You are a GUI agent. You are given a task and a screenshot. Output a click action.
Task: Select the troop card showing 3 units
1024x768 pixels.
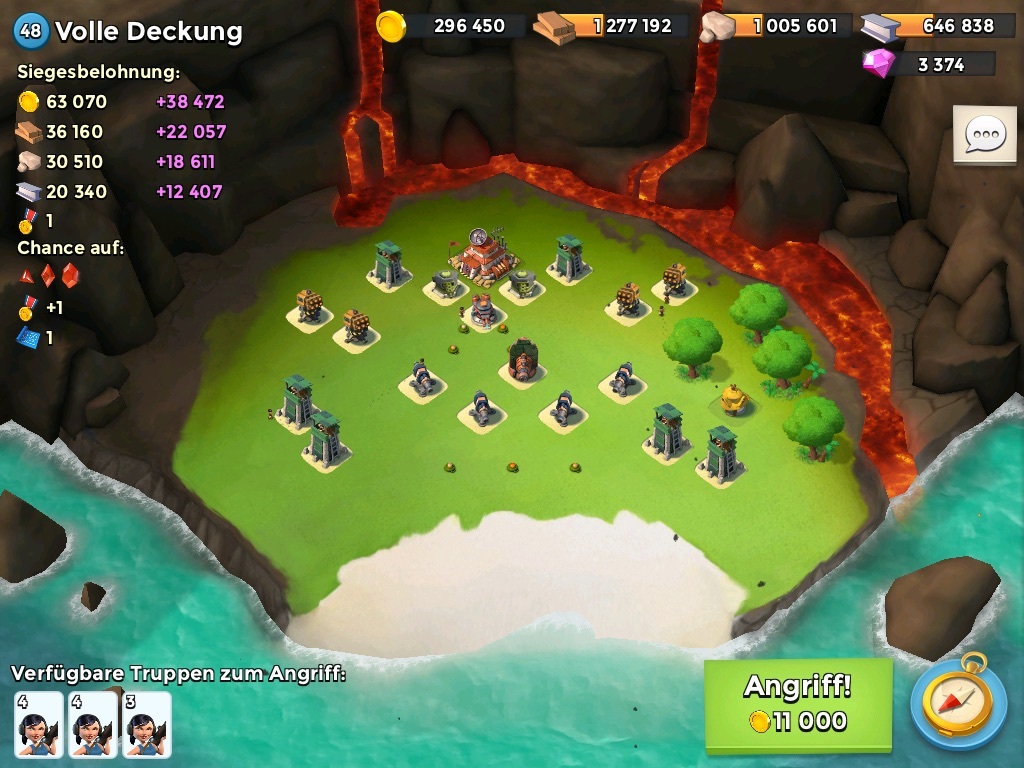tap(146, 723)
